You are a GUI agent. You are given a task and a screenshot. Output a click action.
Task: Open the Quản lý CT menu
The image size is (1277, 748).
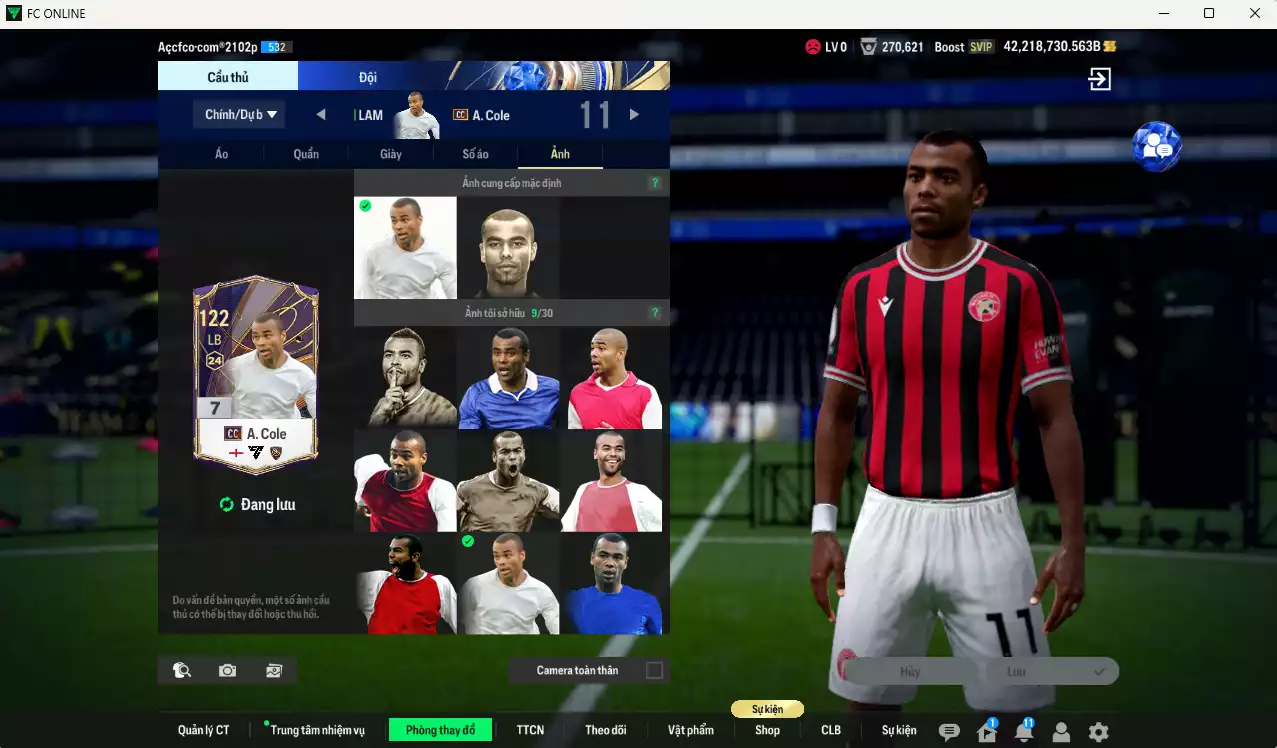(204, 730)
